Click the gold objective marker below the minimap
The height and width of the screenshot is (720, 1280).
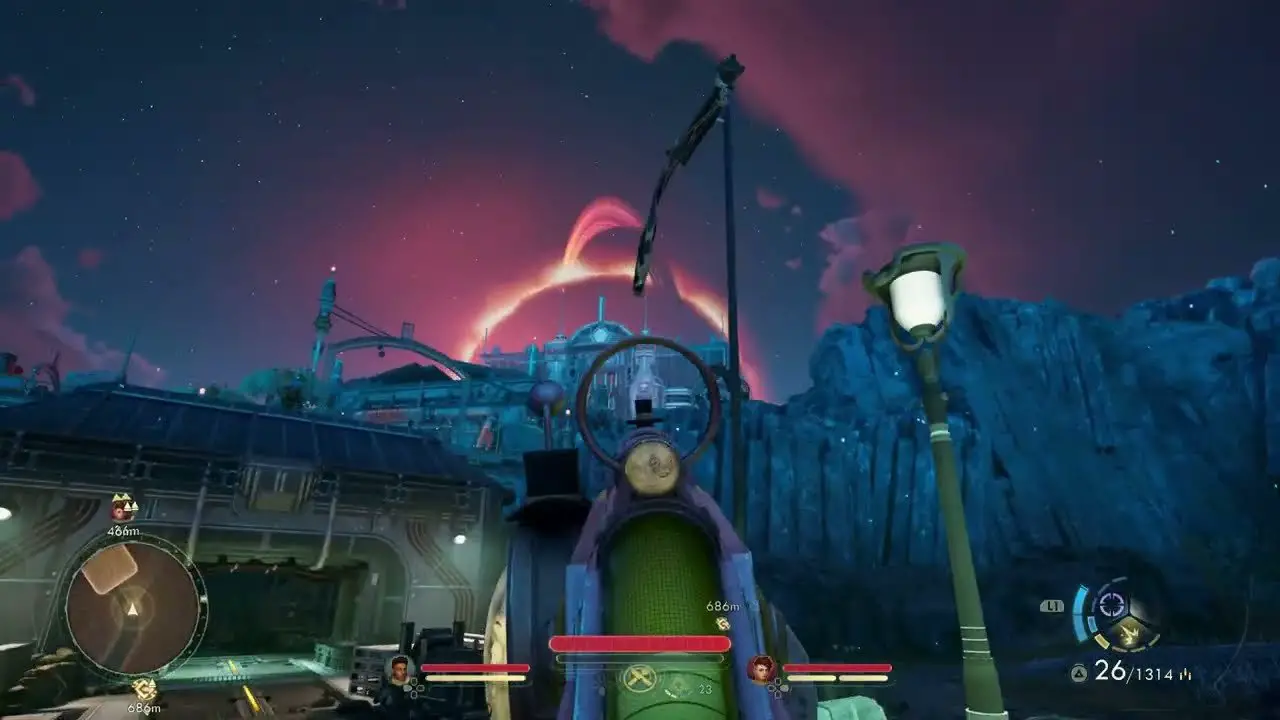145,688
